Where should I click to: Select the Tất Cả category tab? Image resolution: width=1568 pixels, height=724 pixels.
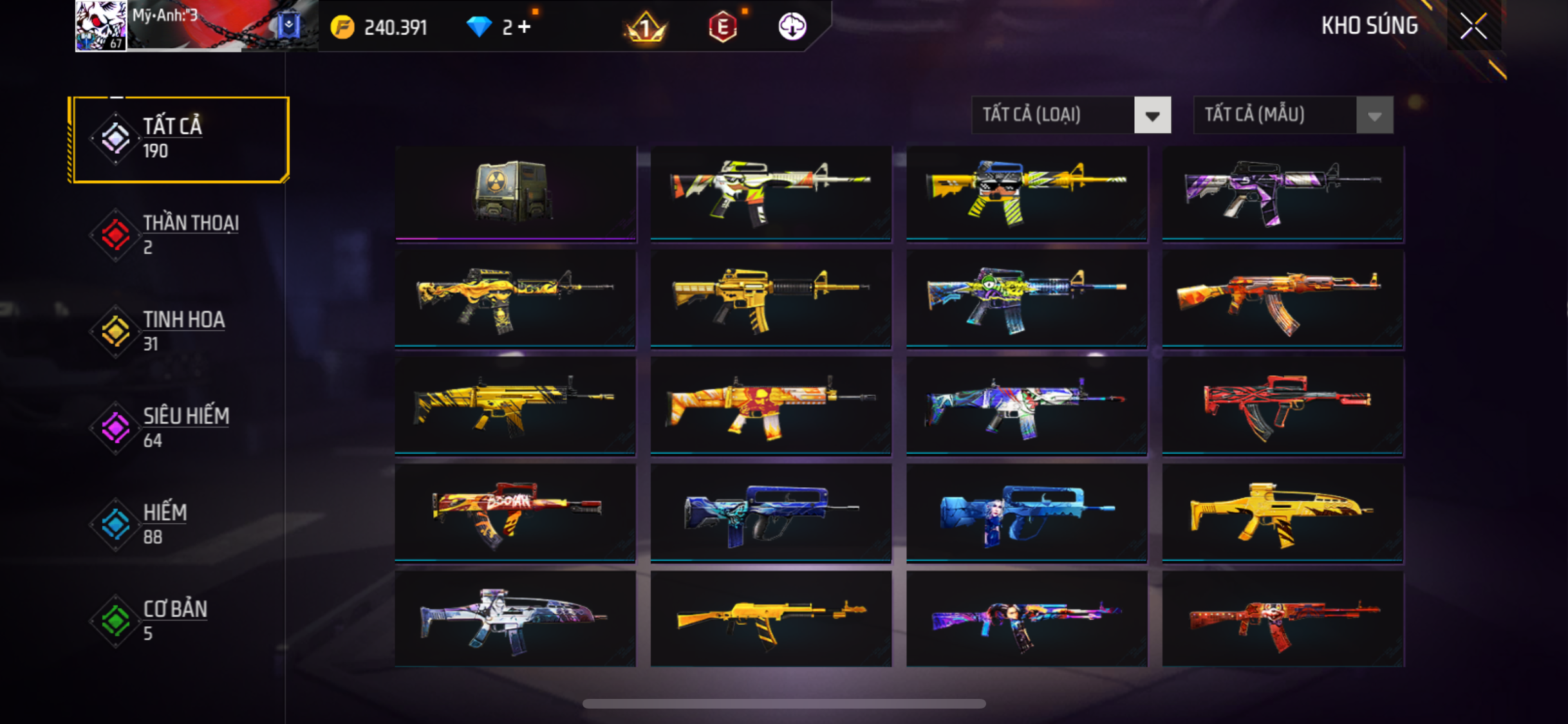[x=180, y=139]
